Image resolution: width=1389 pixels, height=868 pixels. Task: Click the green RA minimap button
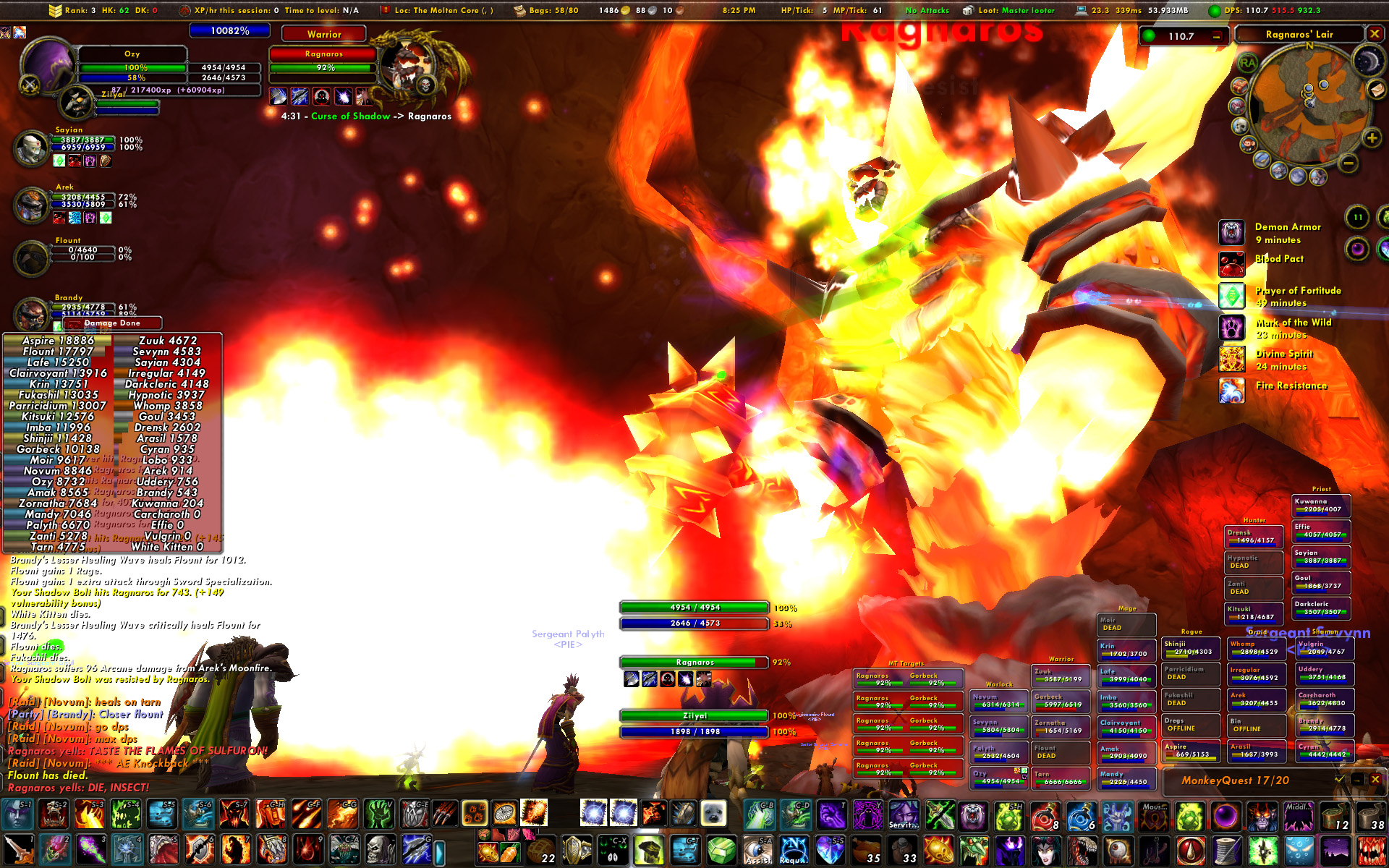click(x=1248, y=63)
